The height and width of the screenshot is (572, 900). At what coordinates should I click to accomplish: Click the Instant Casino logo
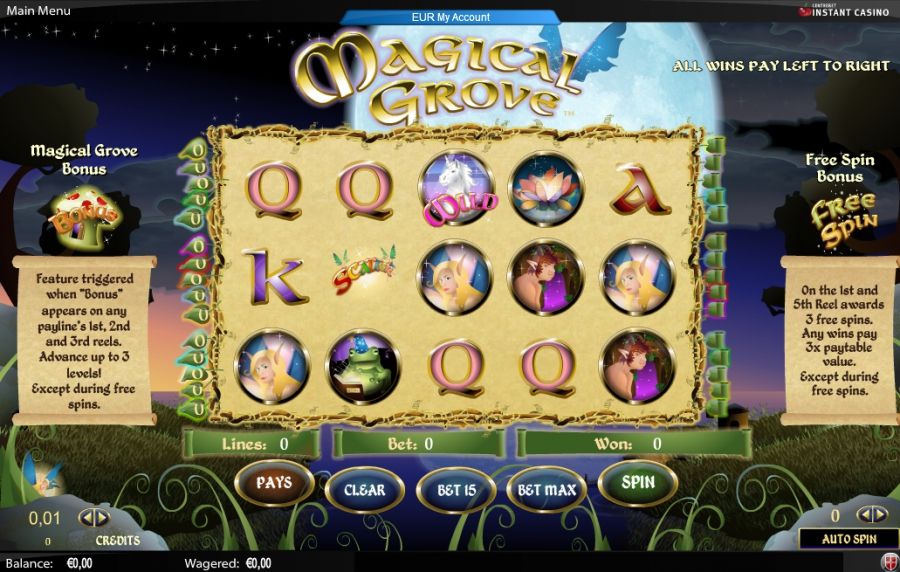point(846,13)
